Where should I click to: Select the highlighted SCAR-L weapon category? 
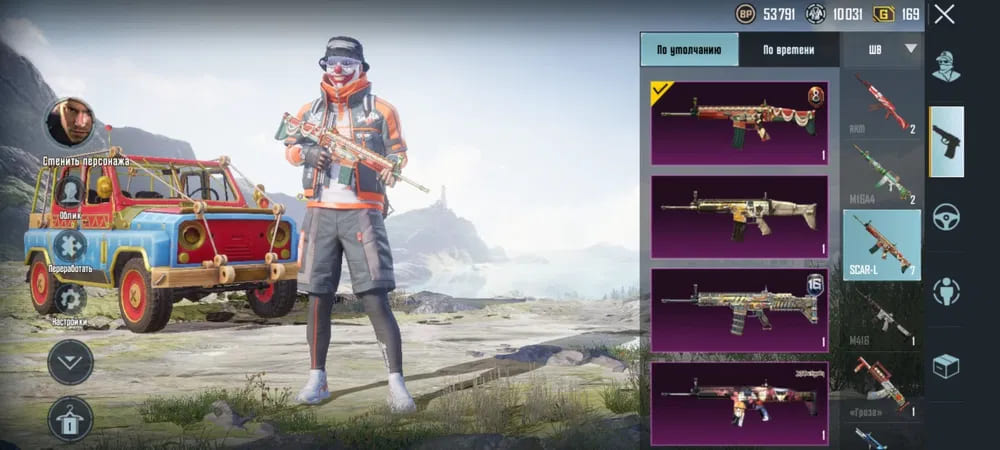point(882,245)
